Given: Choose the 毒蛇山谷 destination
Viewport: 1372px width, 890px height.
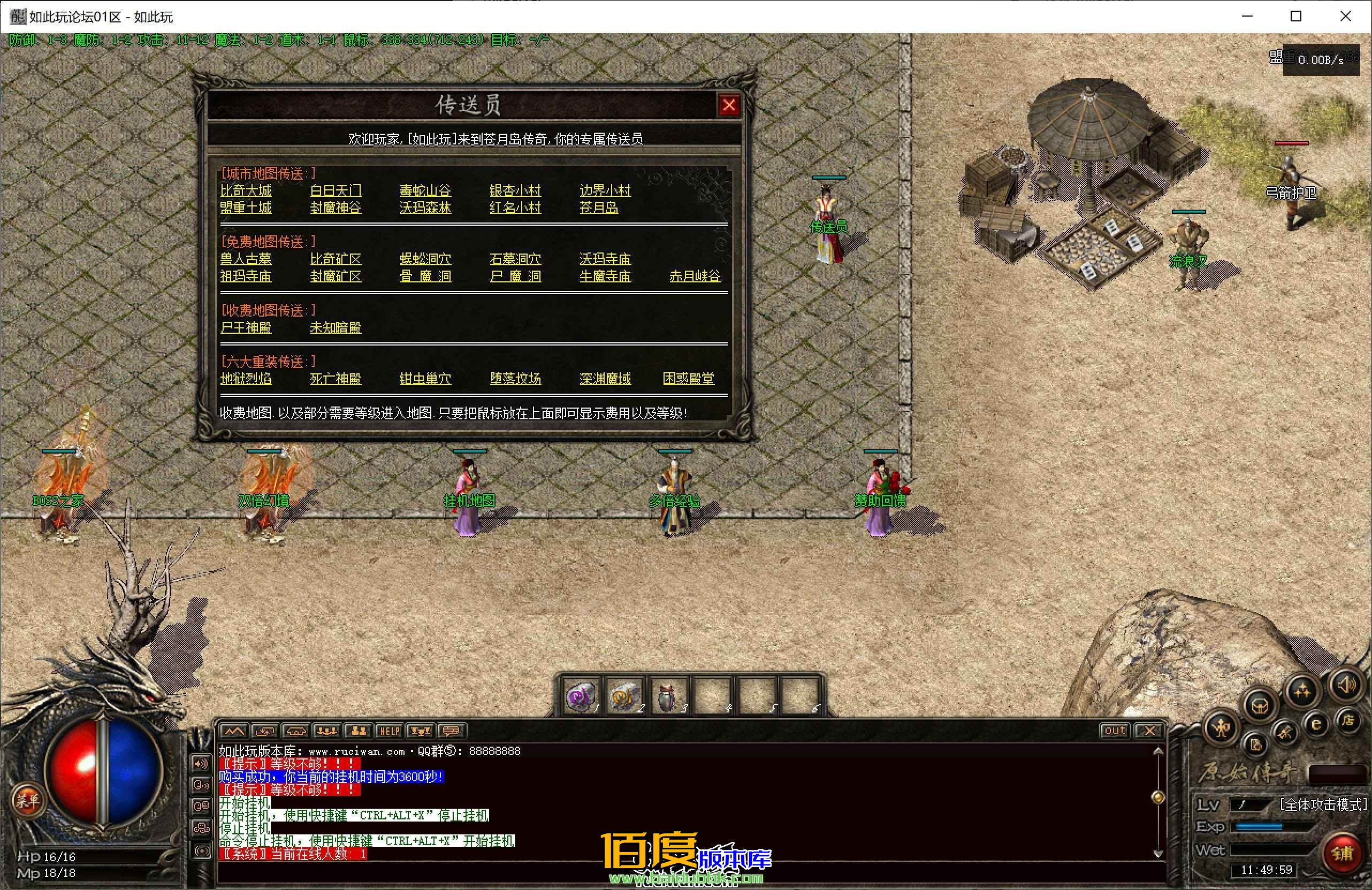Looking at the screenshot, I should [x=425, y=190].
